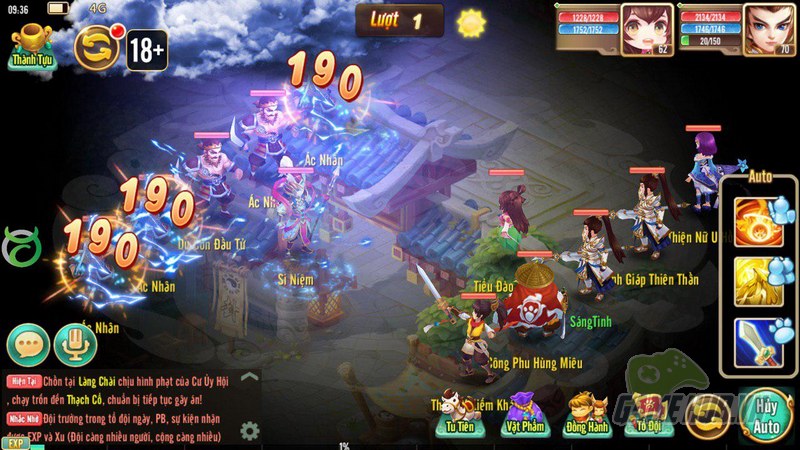Open the Thành Tựu achievements trophy

click(x=32, y=46)
